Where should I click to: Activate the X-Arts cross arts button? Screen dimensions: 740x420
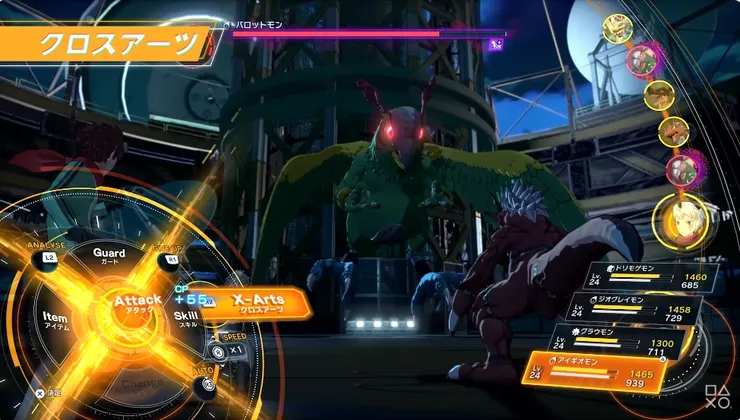pyautogui.click(x=260, y=304)
